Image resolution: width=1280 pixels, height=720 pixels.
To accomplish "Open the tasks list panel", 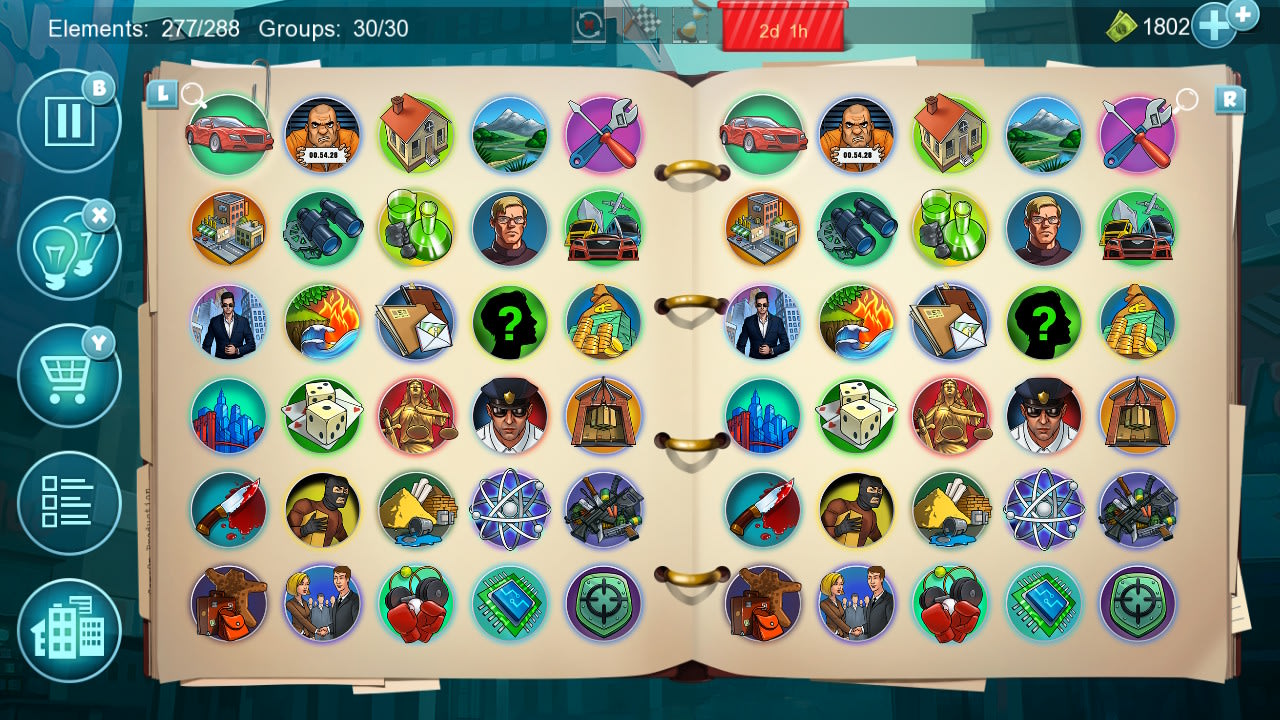I will (x=68, y=503).
